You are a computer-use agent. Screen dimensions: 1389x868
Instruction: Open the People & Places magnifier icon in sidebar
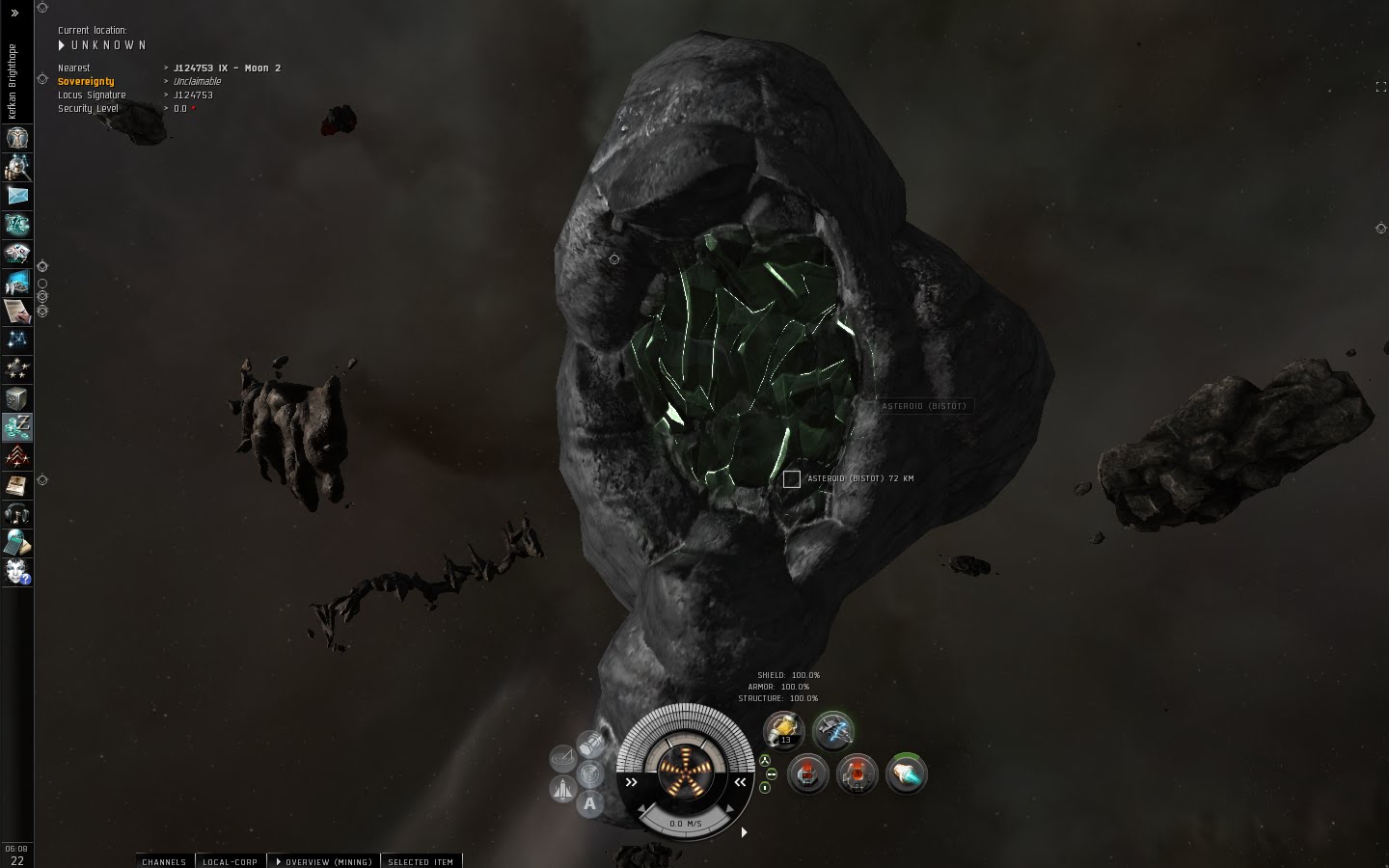click(17, 168)
